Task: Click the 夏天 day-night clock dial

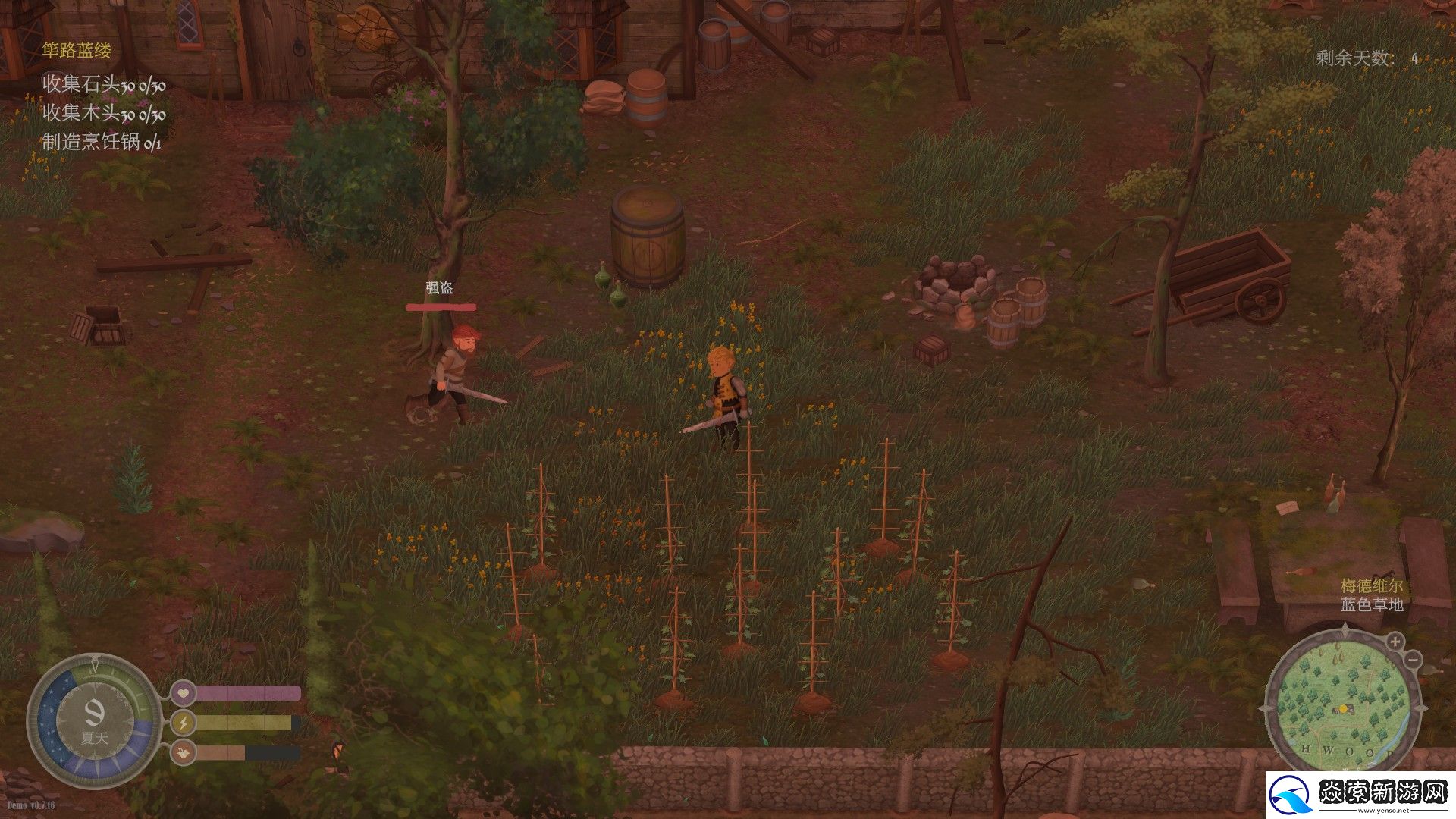Action: [94, 719]
